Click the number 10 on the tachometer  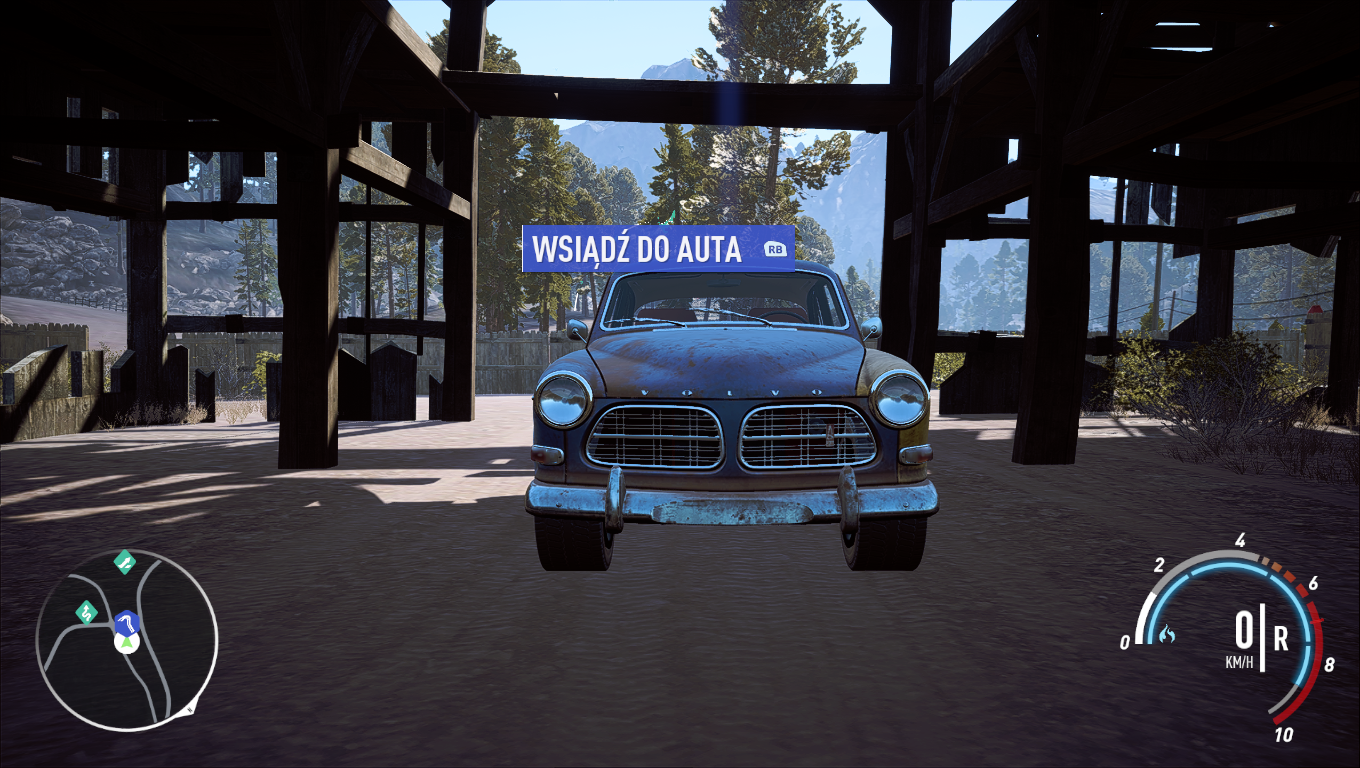(1283, 733)
